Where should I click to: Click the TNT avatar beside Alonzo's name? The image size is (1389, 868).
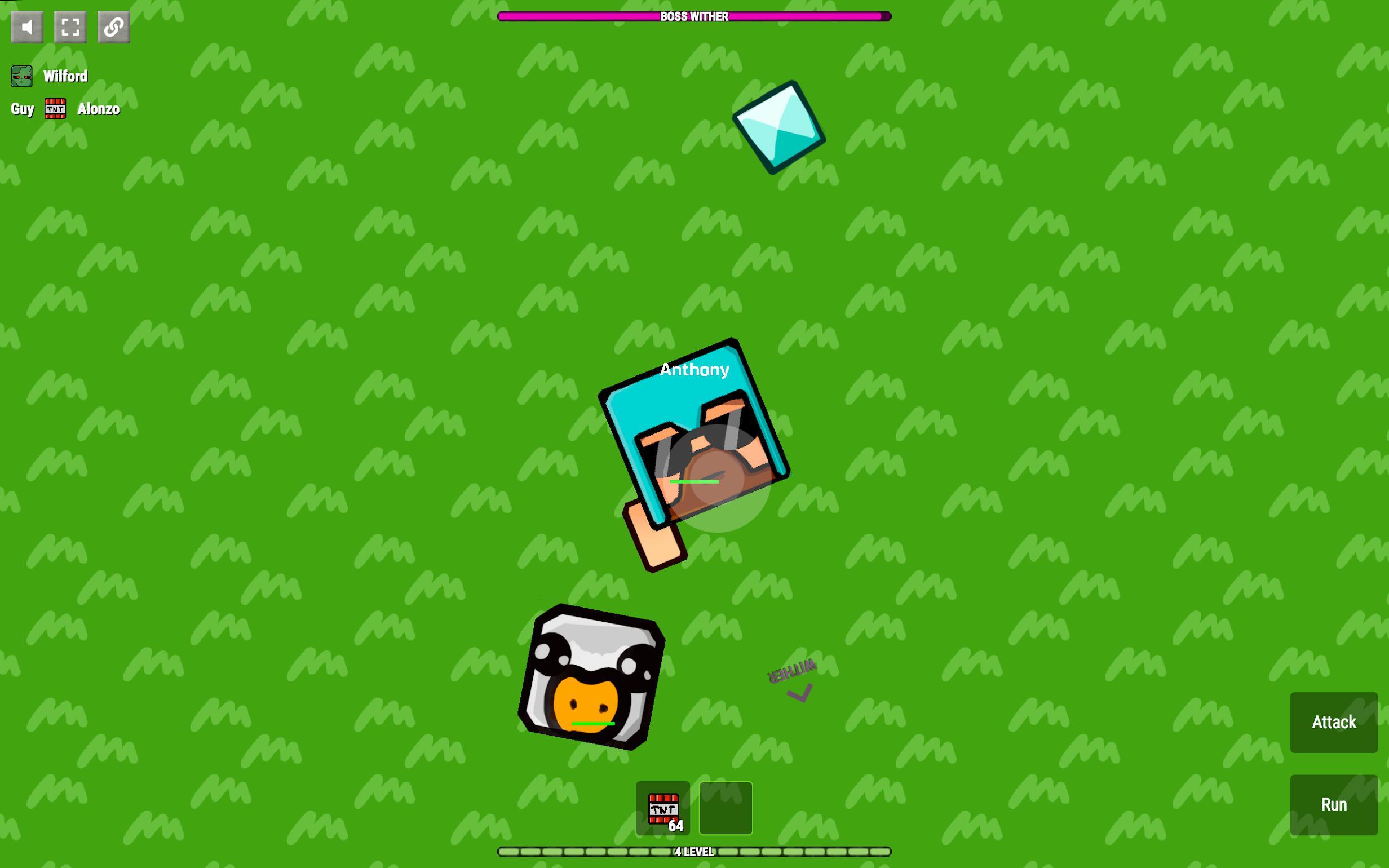[55, 108]
